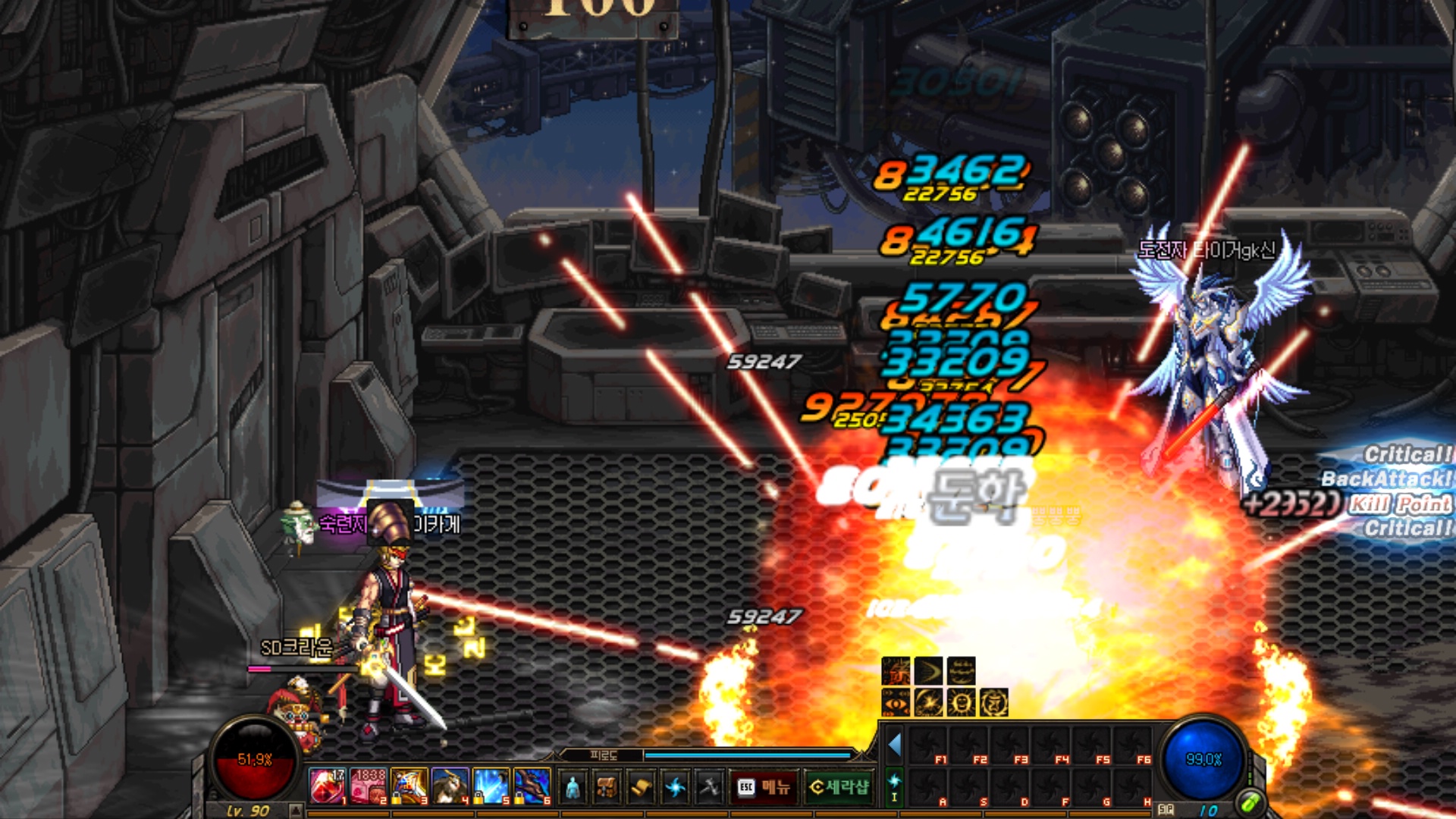
Task: Open the 세라샵 cash shop
Action: (839, 787)
